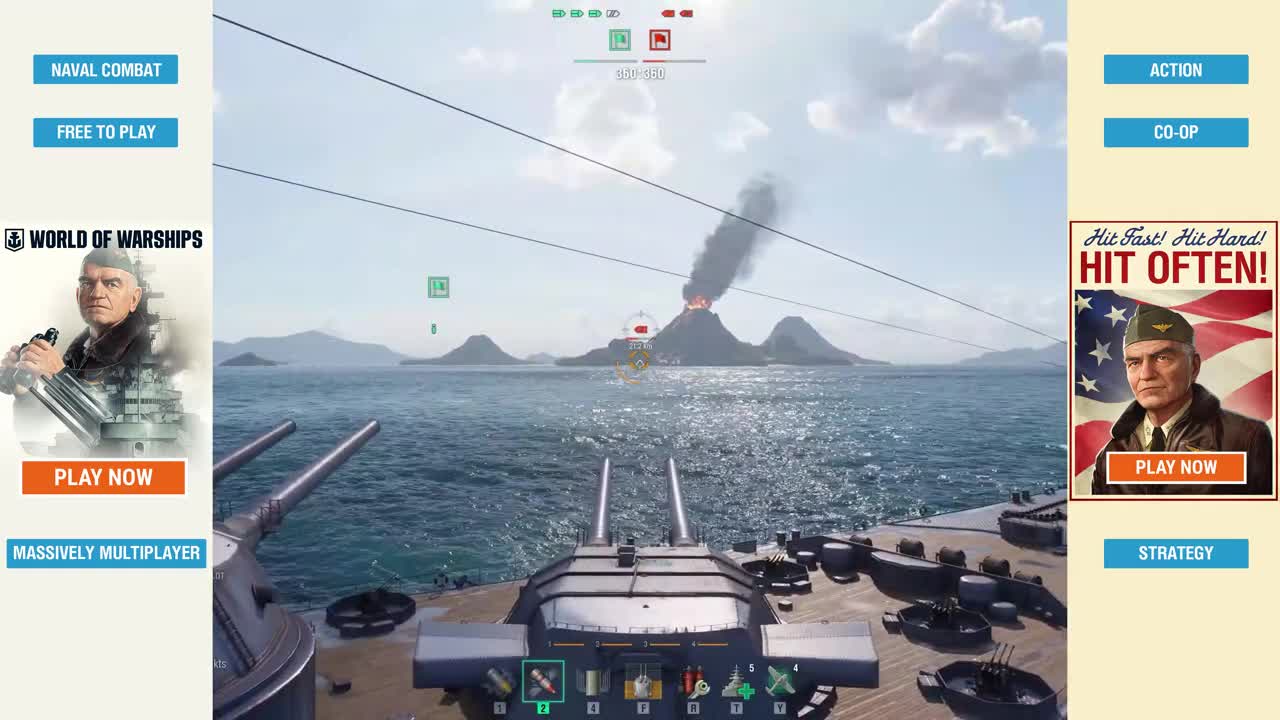This screenshot has width=1280, height=720.
Task: Click the green allied base flag icon
Action: (x=620, y=40)
